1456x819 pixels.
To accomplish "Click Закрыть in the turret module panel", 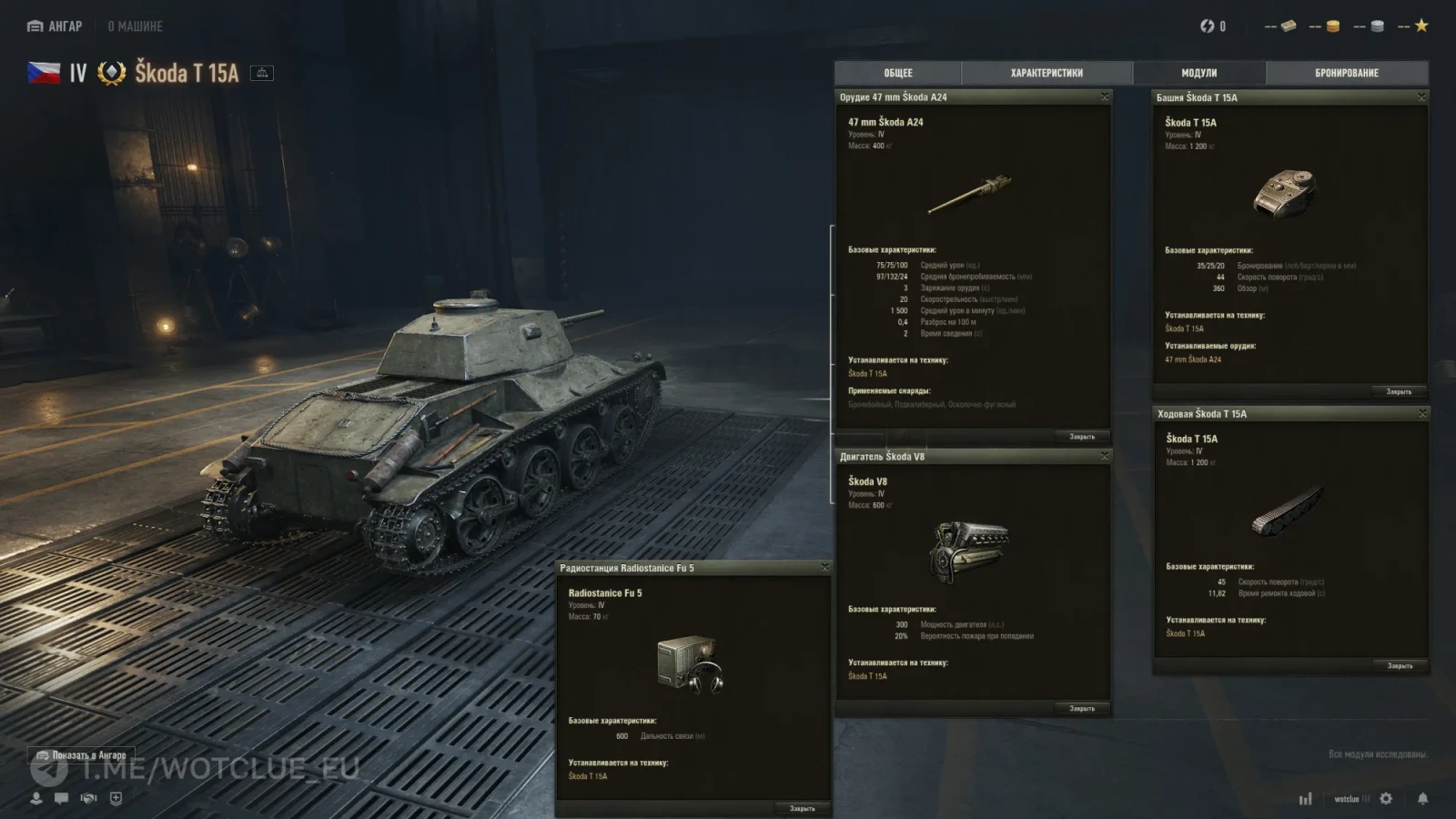I will 1399,392.
